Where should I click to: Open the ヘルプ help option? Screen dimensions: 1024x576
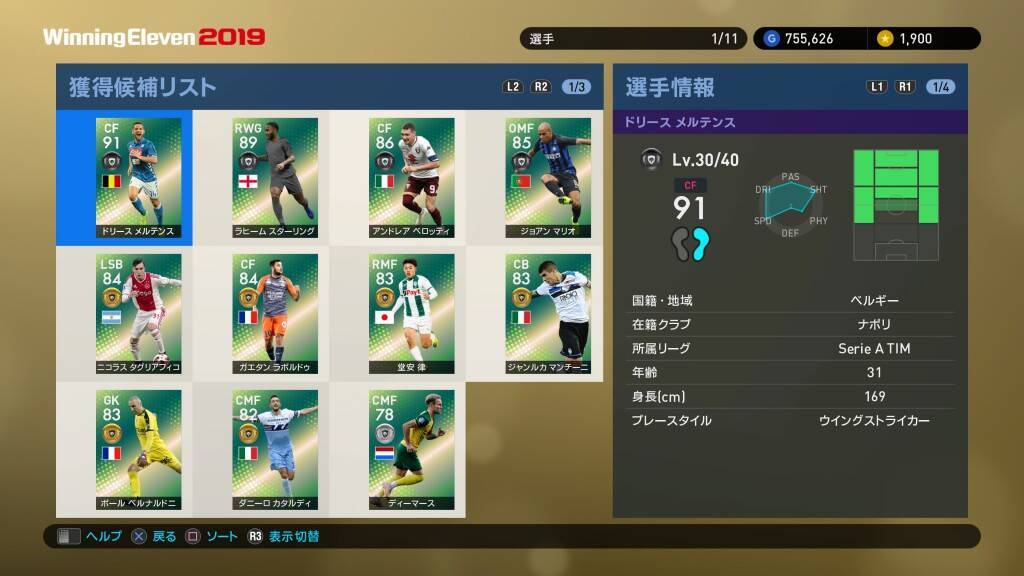point(90,537)
